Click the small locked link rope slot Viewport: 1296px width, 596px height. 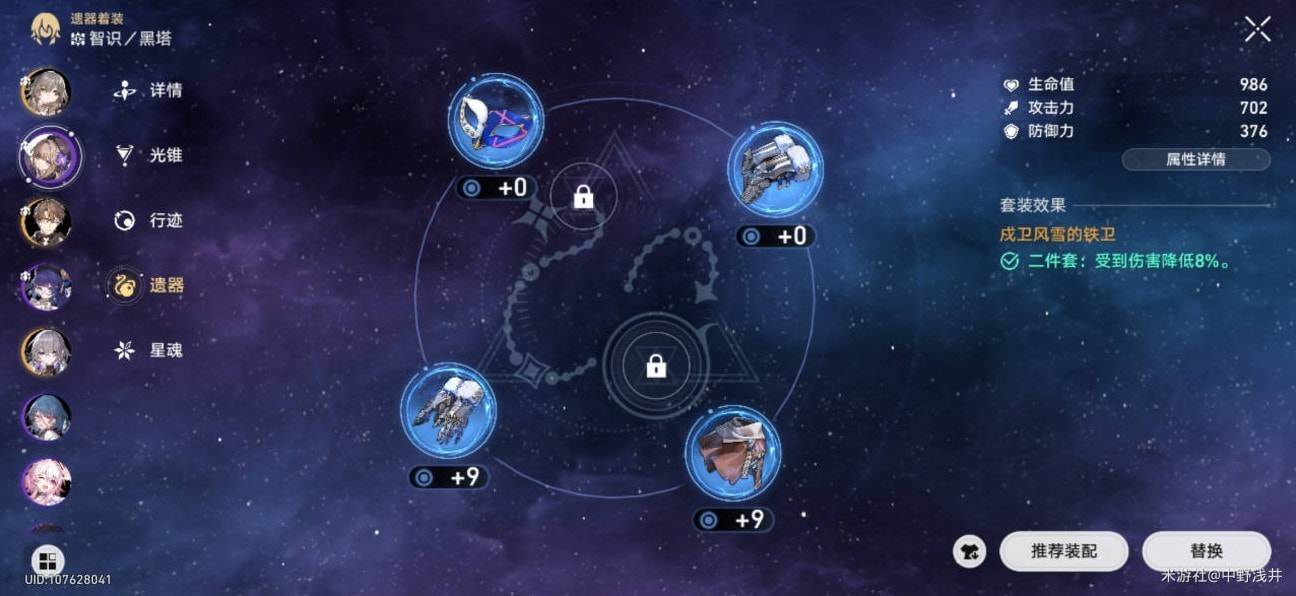click(583, 197)
